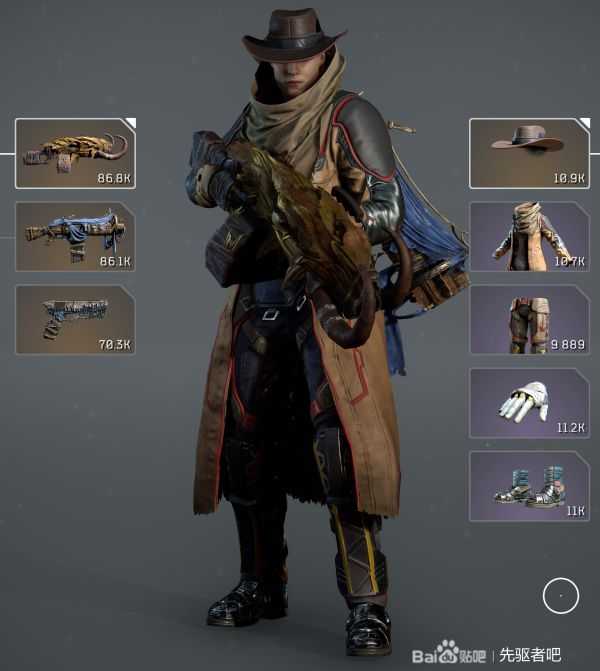
Task: Choose the white gloves armor slot
Action: [529, 402]
